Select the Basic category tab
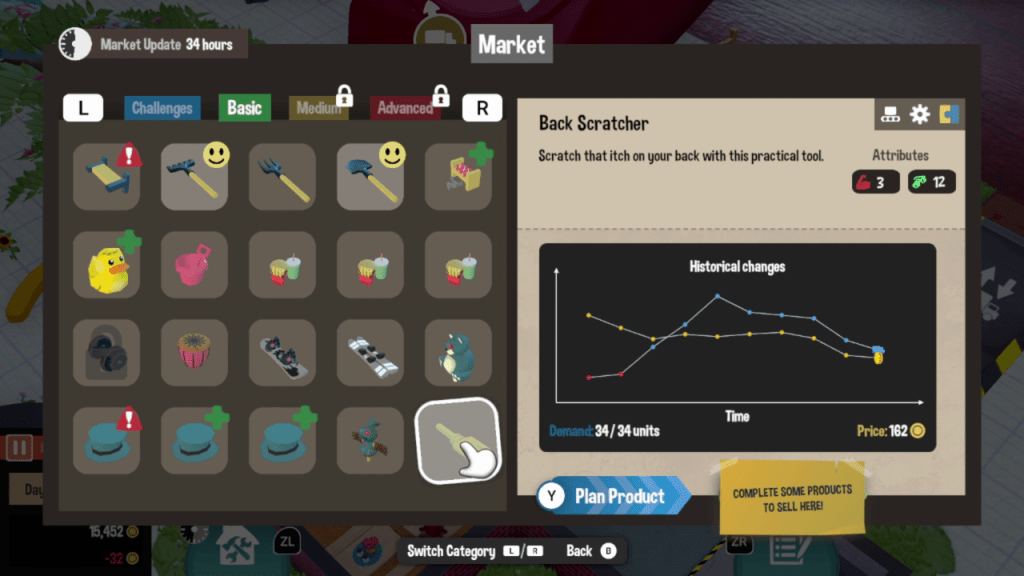The width and height of the screenshot is (1024, 576). pyautogui.click(x=244, y=108)
